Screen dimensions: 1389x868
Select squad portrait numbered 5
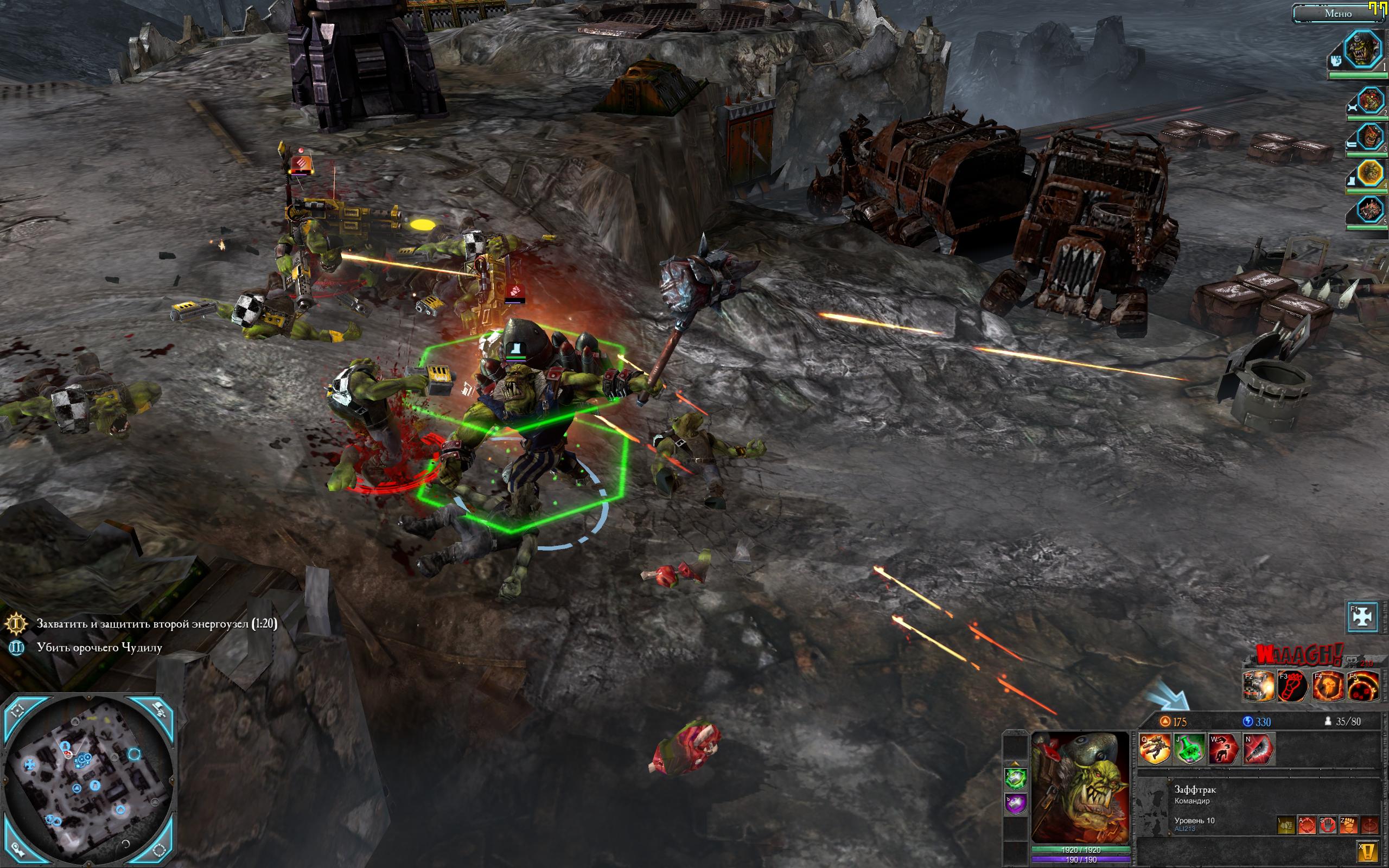(1370, 209)
